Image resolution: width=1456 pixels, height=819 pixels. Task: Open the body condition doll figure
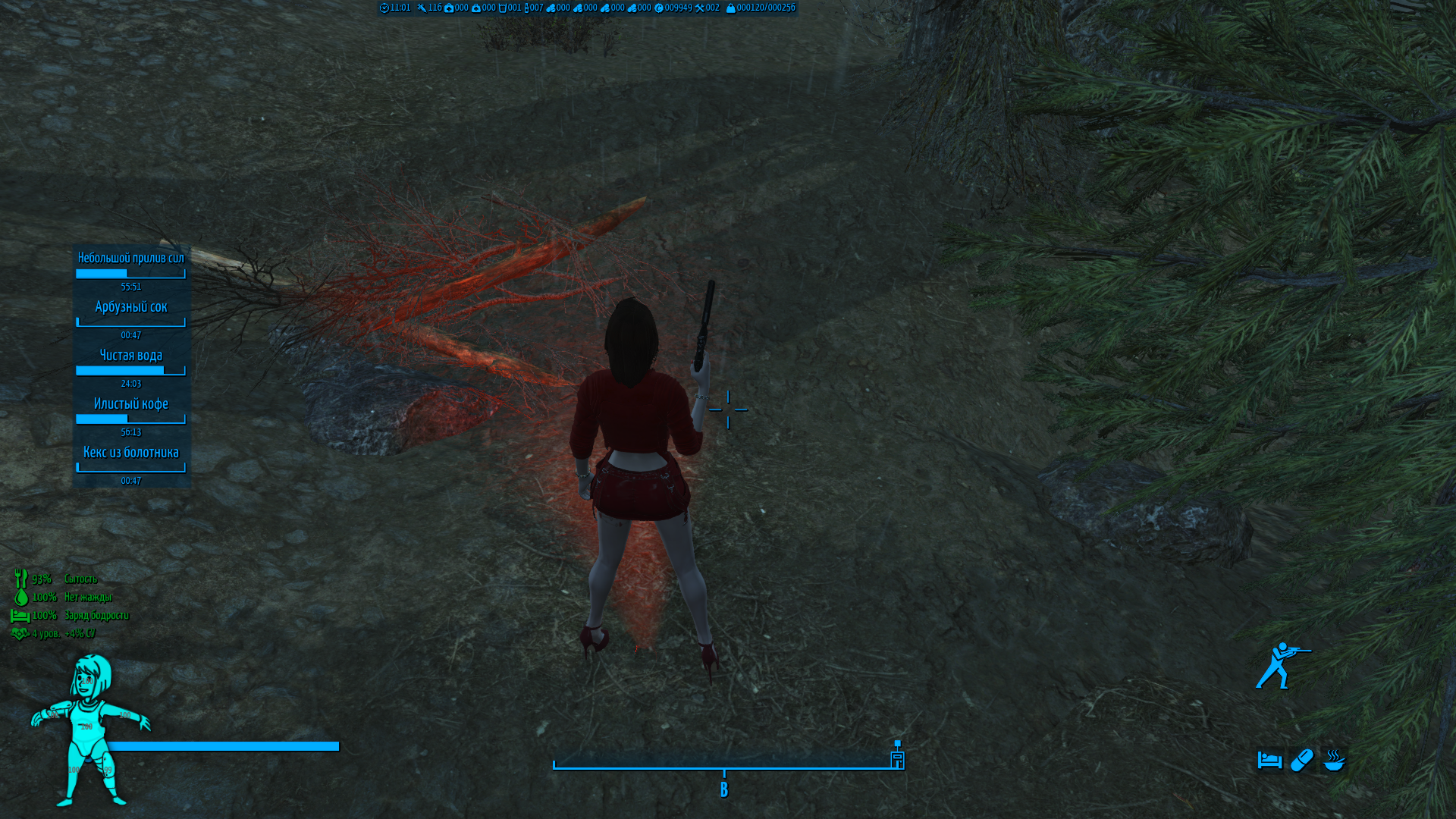[x=89, y=730]
